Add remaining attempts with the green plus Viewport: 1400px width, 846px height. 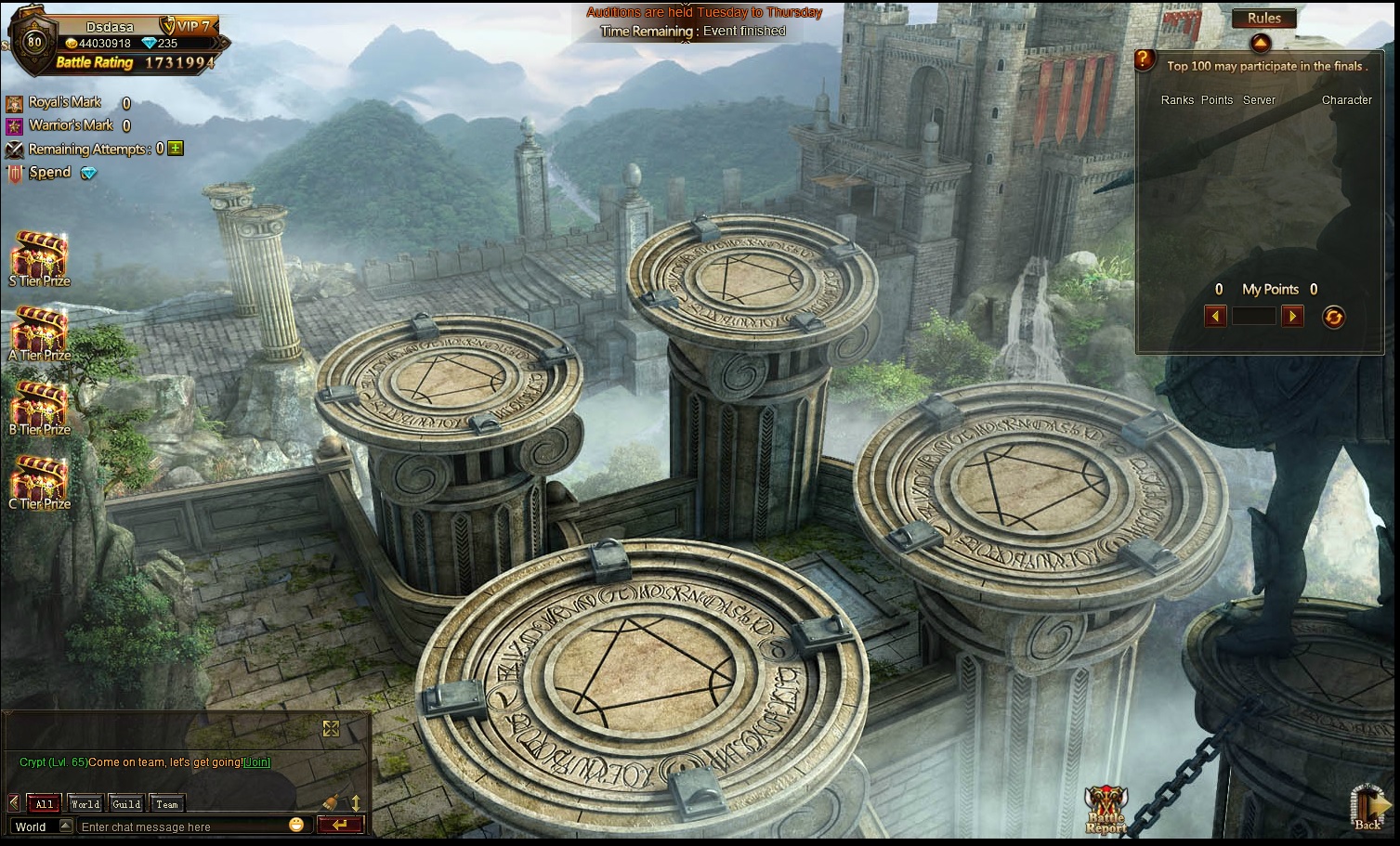pyautogui.click(x=176, y=149)
